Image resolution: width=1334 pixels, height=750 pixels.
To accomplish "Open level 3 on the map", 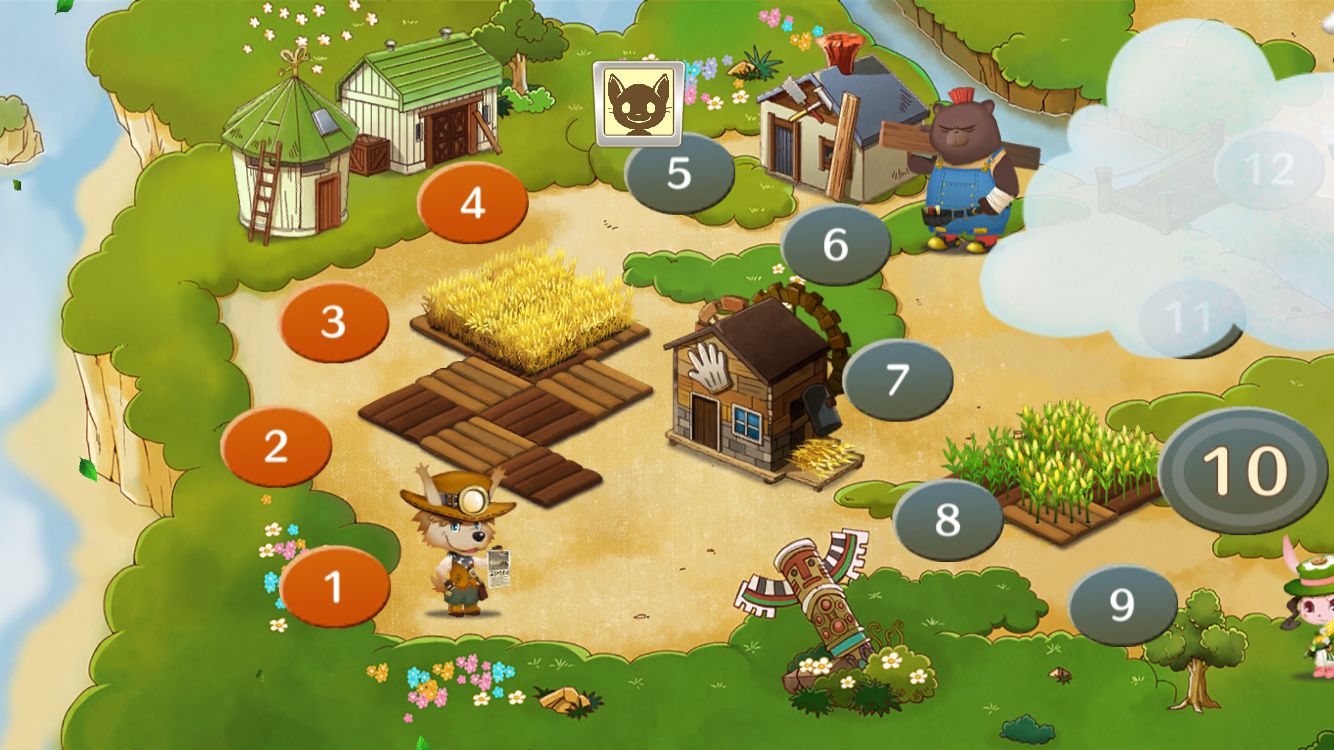I will (334, 323).
